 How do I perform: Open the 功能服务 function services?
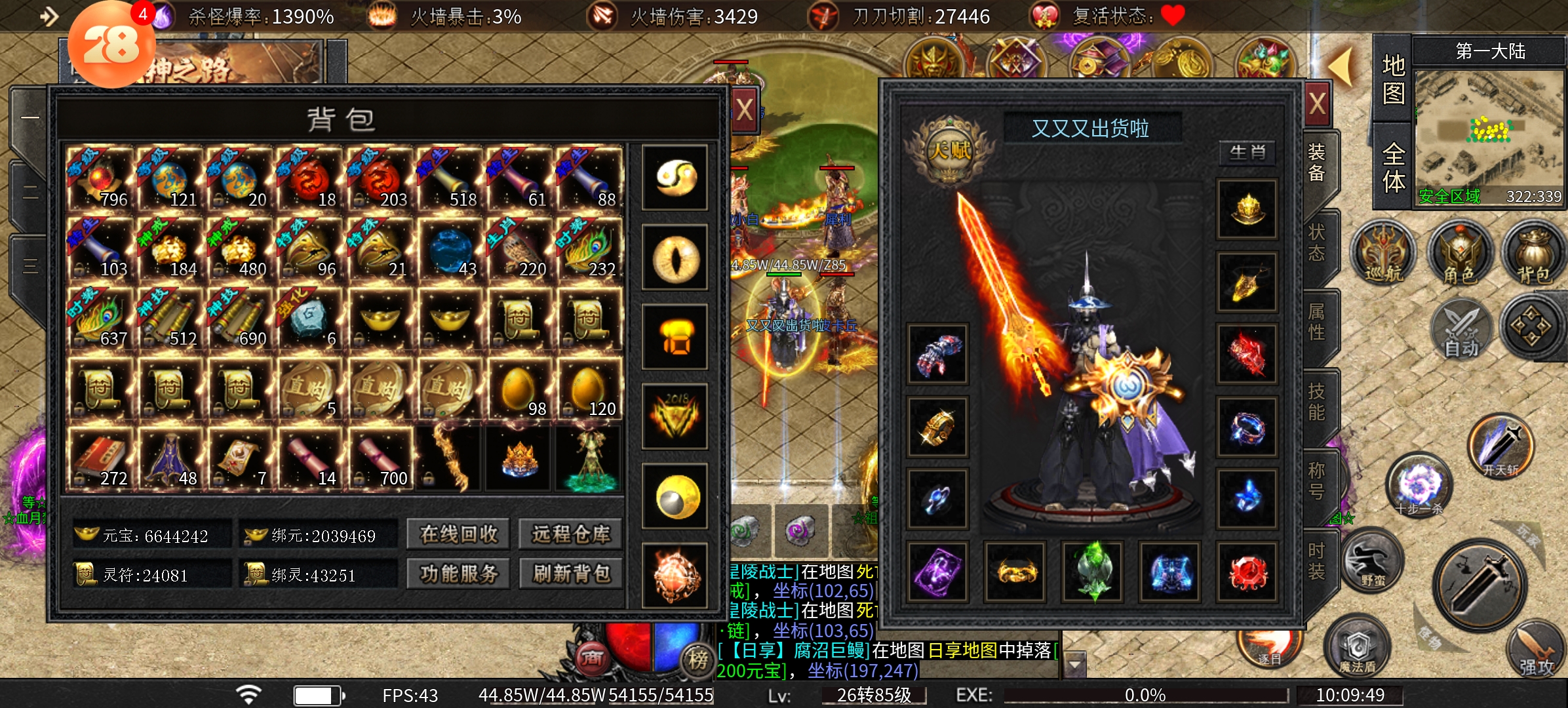pos(459,574)
